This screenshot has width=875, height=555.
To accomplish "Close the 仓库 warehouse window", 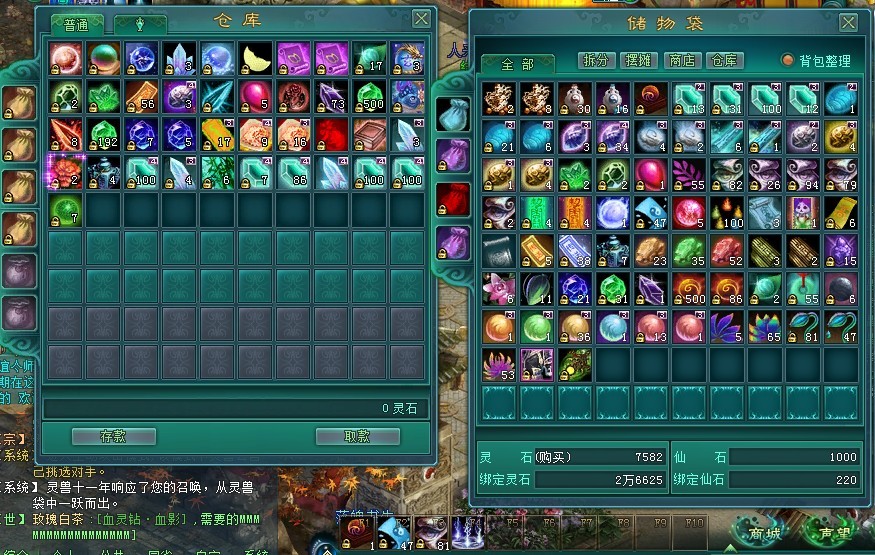I will coord(422,19).
